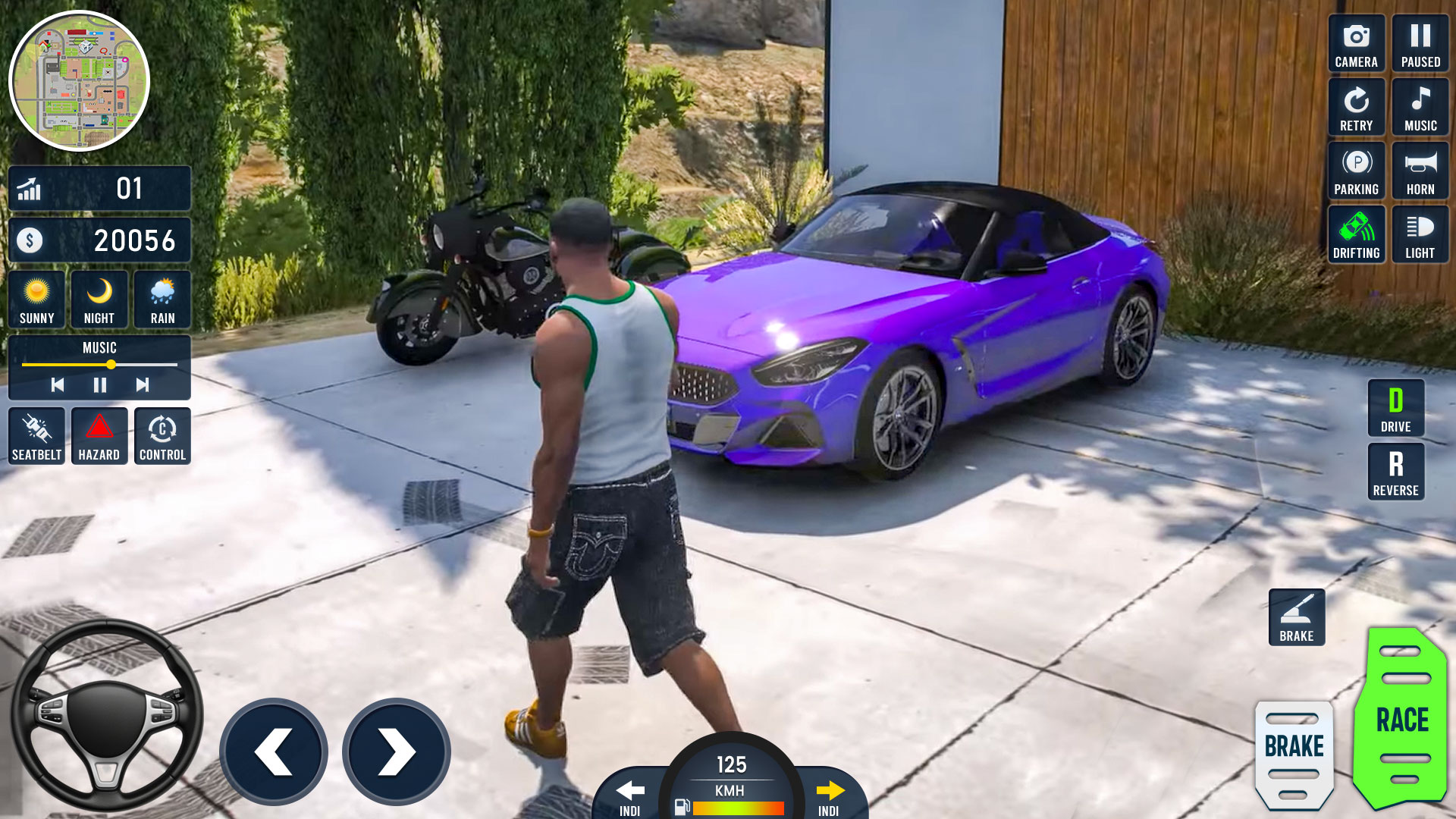Activate the Hazard lights

coord(99,436)
